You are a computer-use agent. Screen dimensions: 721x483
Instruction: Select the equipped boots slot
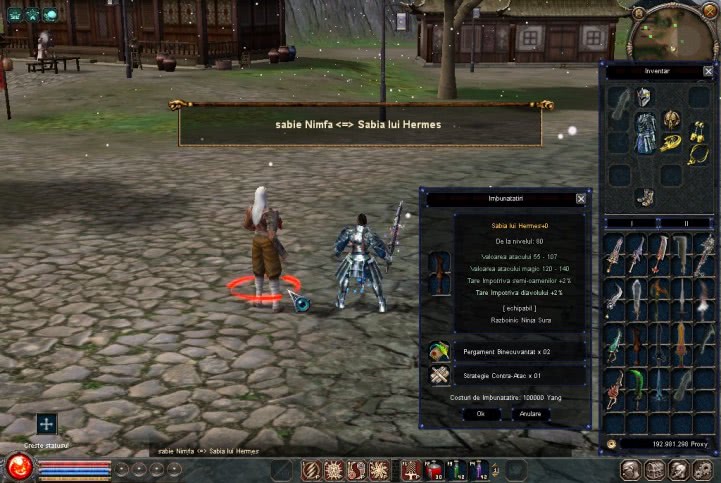click(645, 197)
